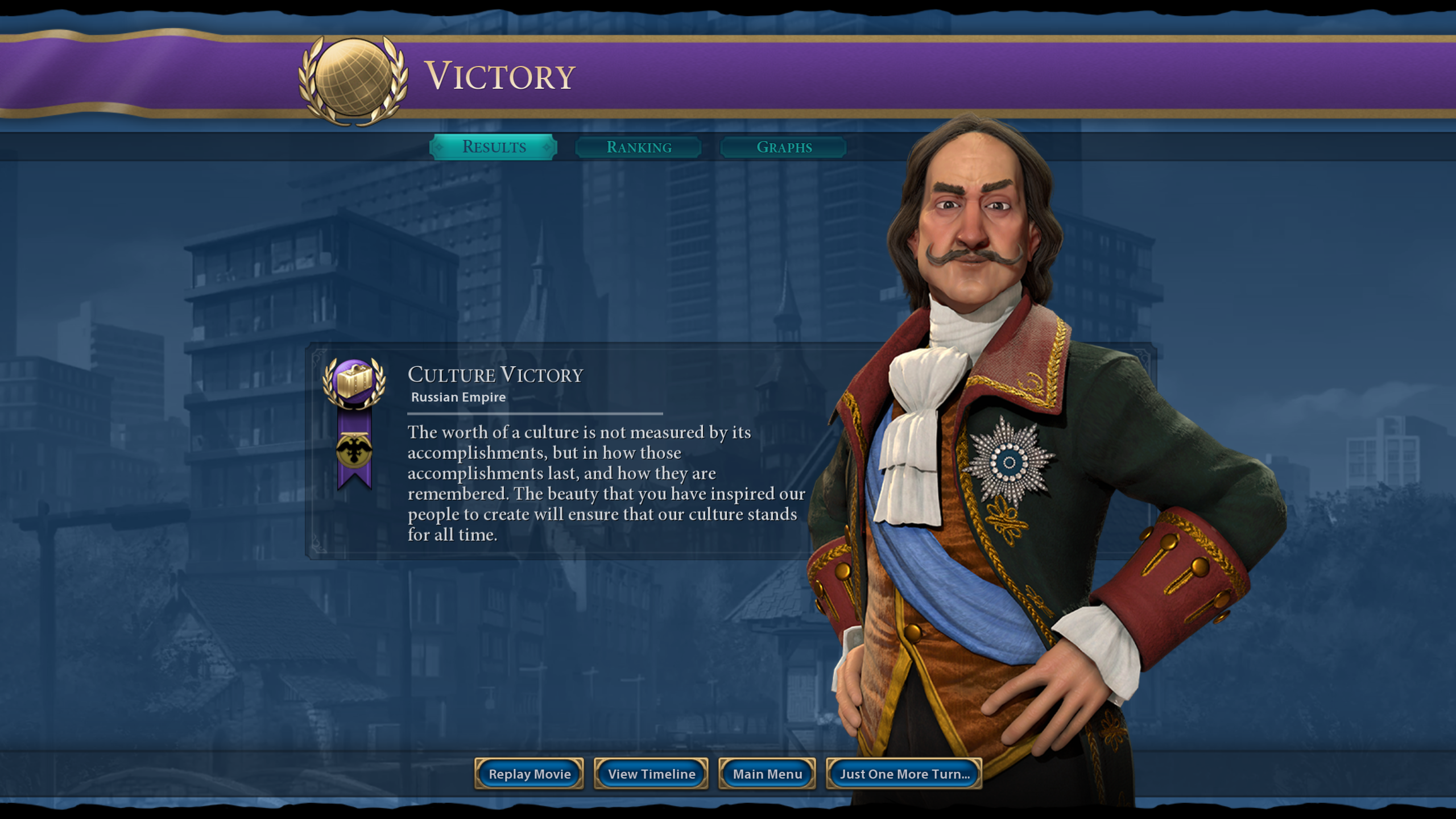
Task: Play the Replay Movie
Action: 529,773
